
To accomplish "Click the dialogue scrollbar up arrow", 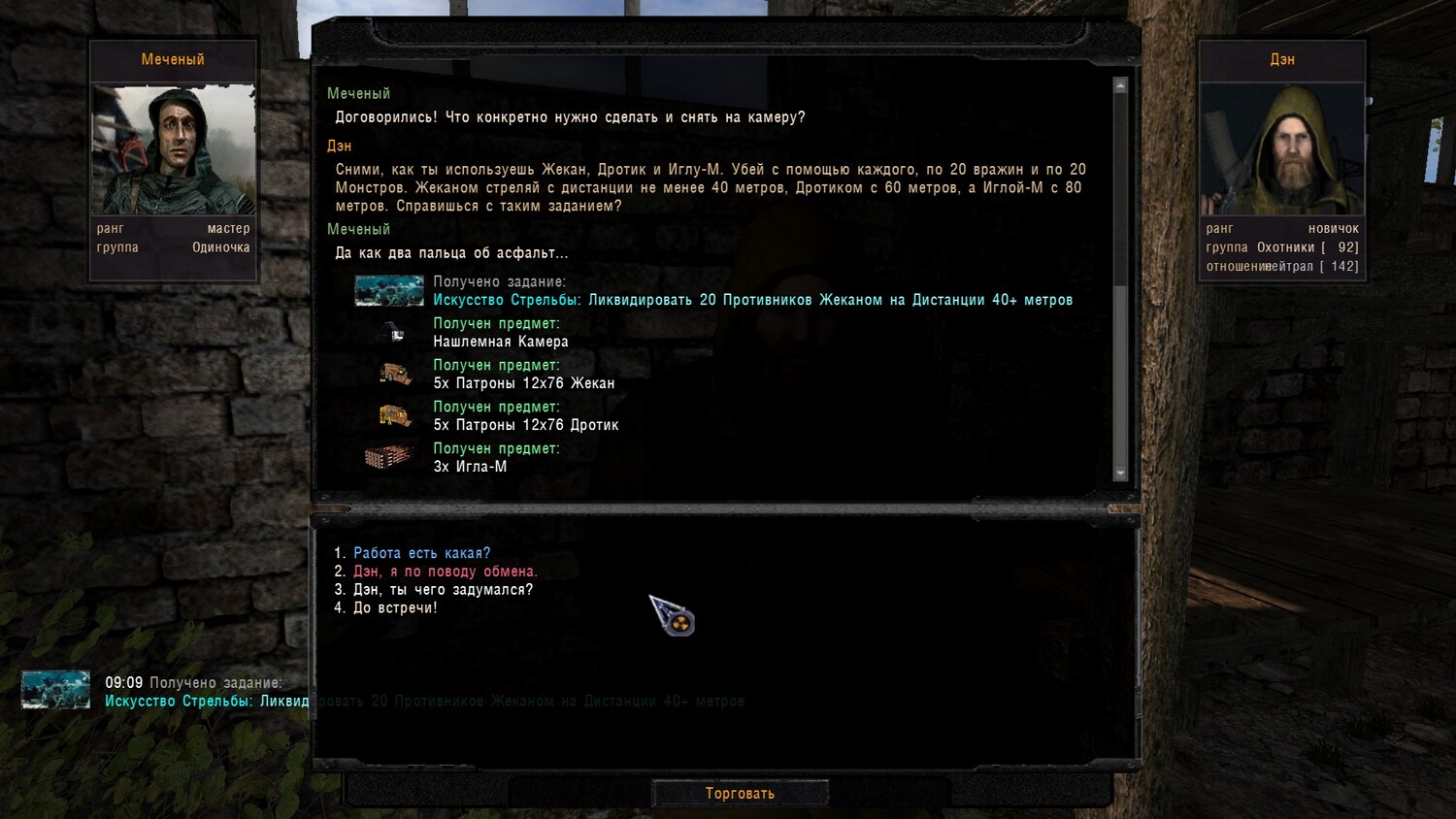I will [1120, 86].
